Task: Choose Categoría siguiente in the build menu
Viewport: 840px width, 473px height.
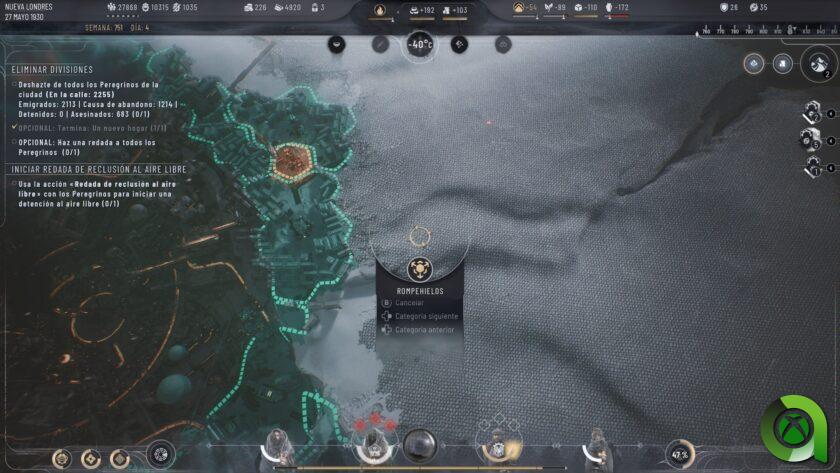Action: (x=423, y=316)
